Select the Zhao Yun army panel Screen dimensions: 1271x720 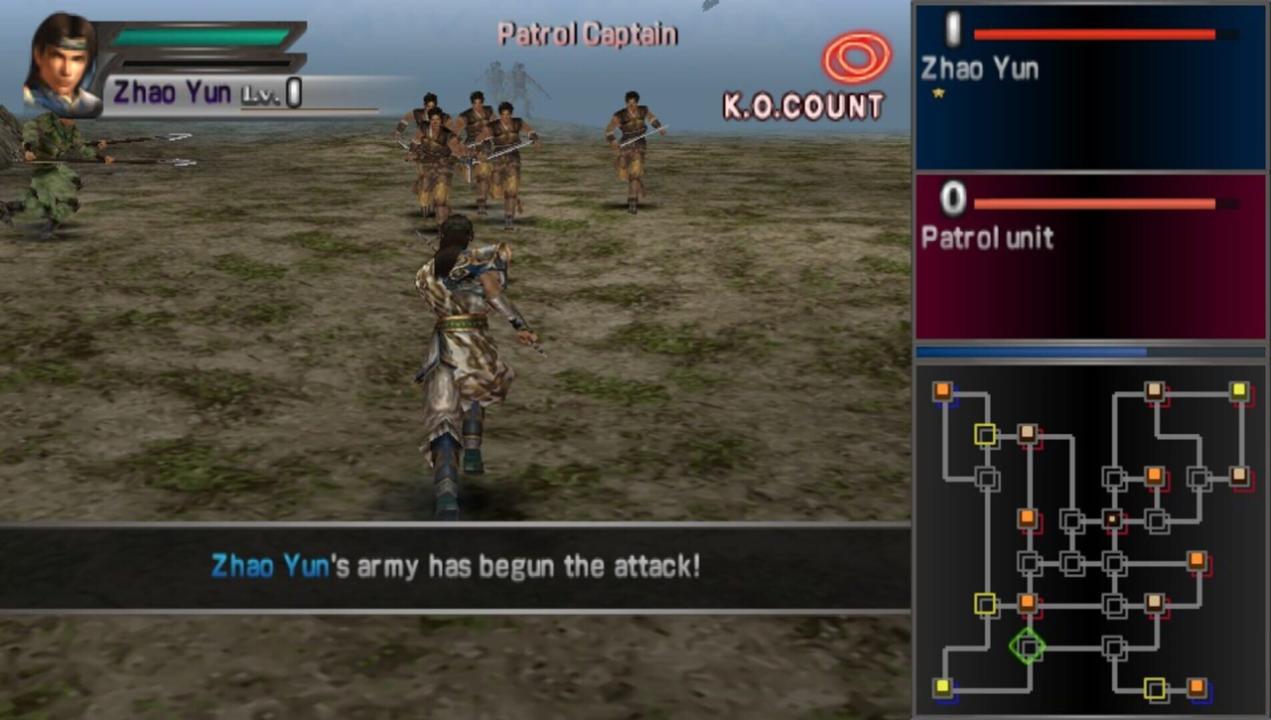click(1090, 87)
